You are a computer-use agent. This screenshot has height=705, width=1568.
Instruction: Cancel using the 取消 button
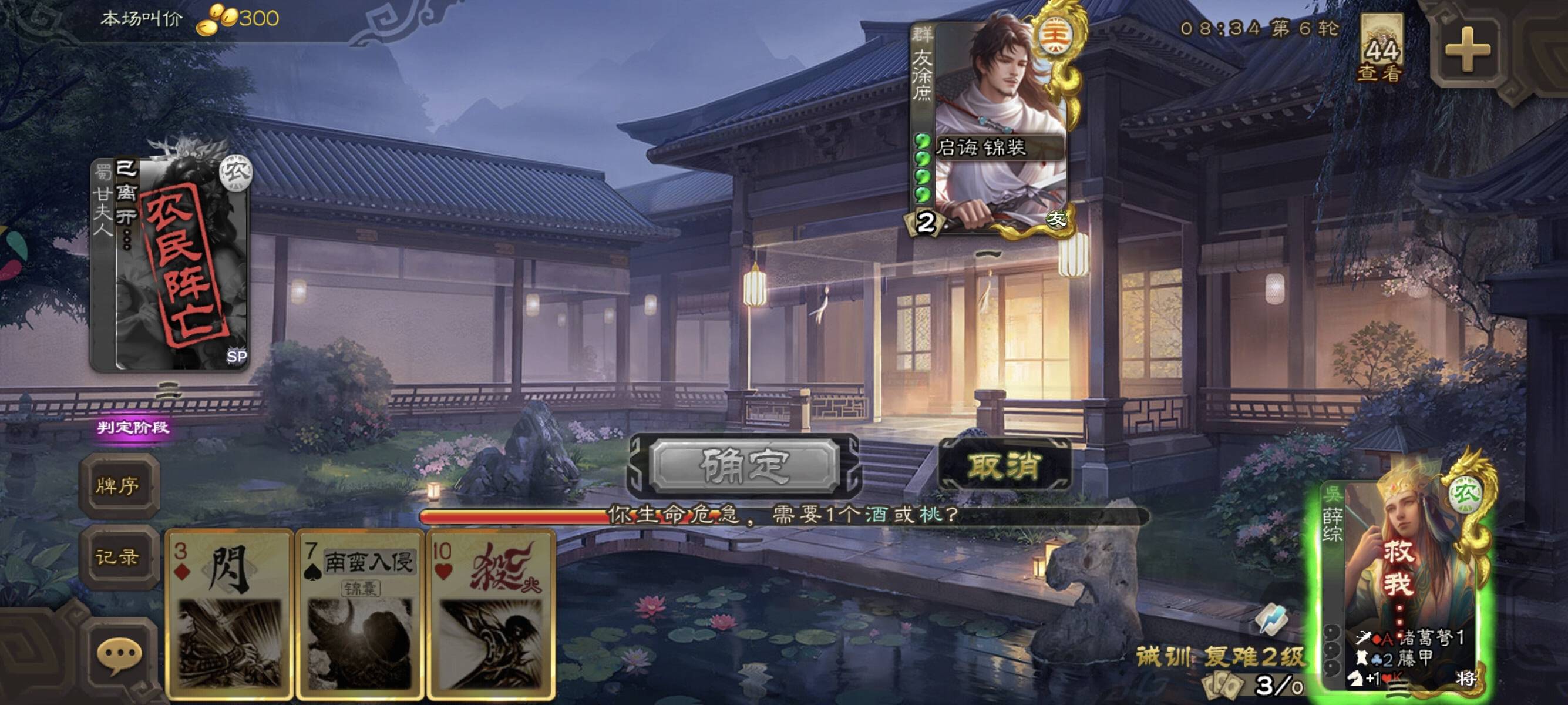tap(1004, 466)
